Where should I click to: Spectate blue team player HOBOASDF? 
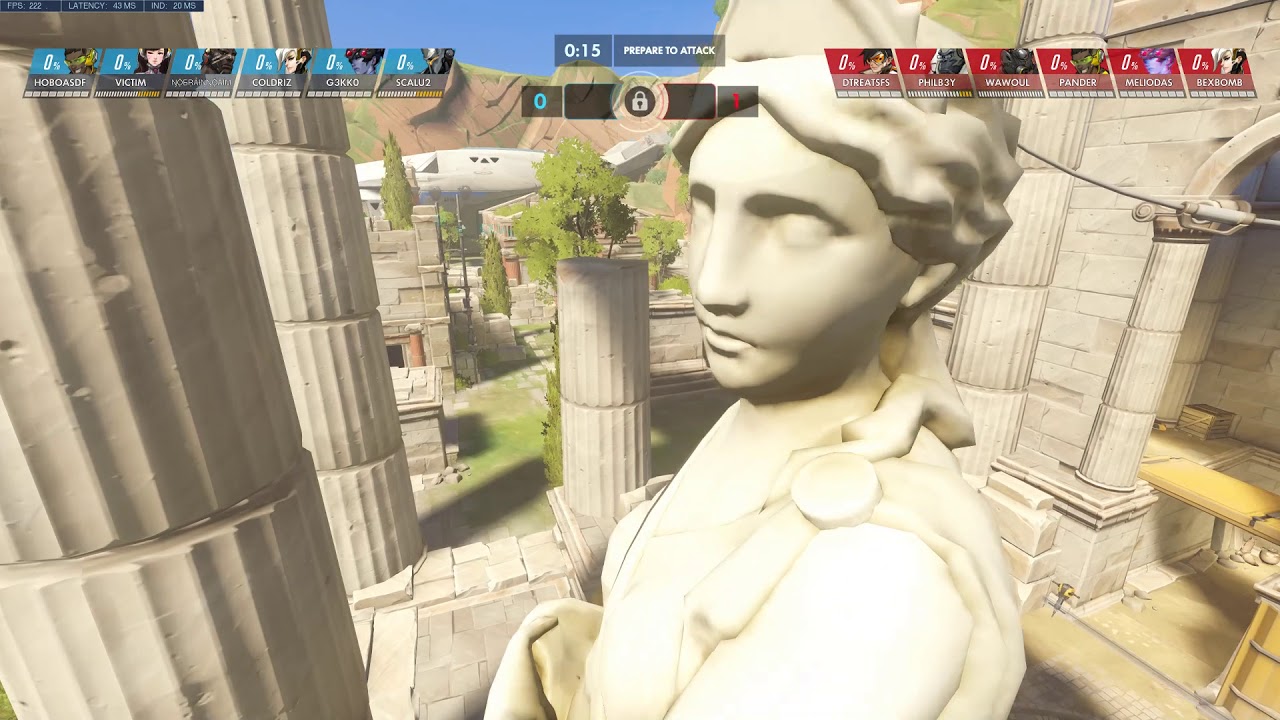pos(60,72)
